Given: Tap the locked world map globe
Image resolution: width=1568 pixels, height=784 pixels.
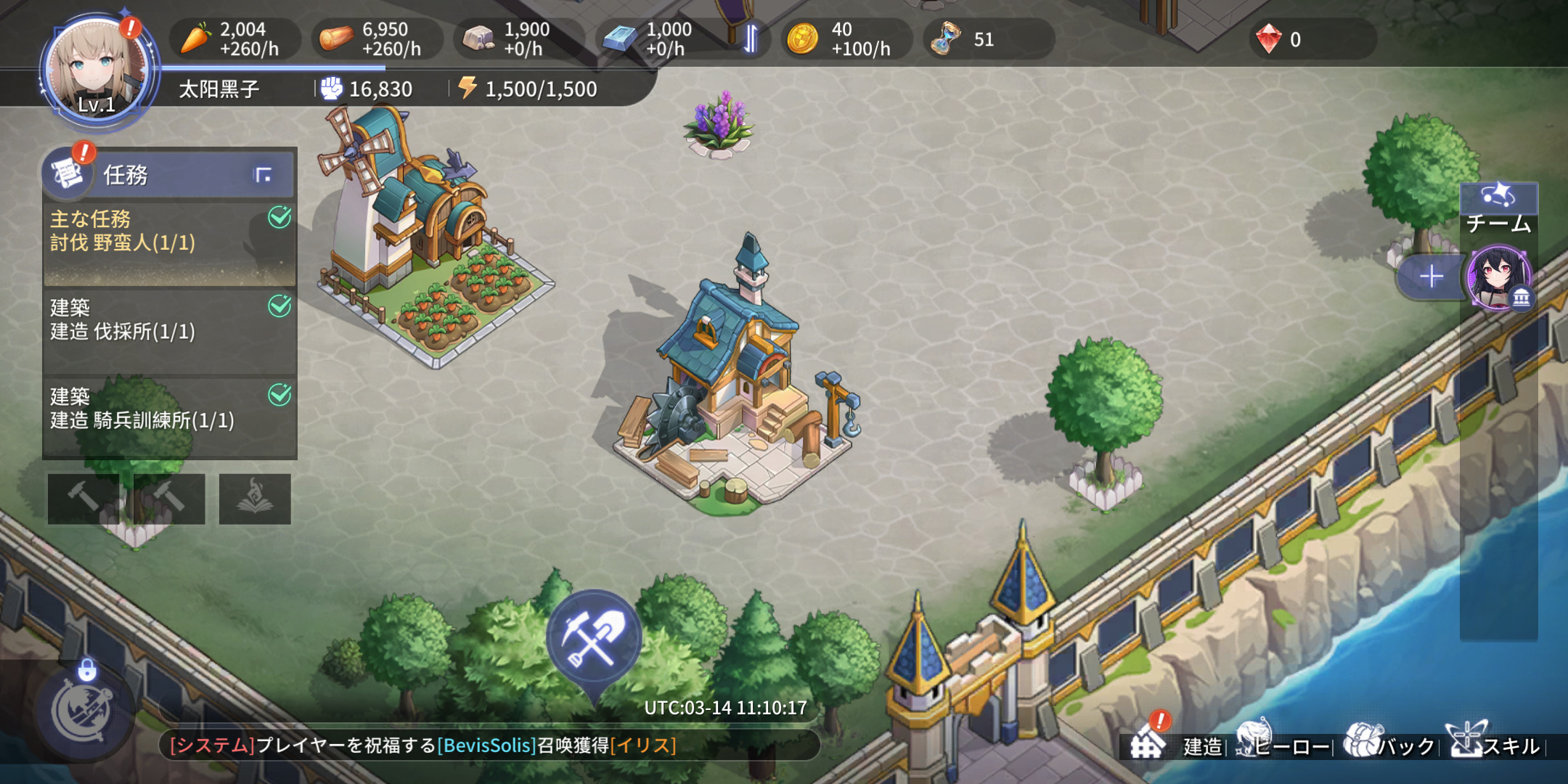Looking at the screenshot, I should click(83, 713).
